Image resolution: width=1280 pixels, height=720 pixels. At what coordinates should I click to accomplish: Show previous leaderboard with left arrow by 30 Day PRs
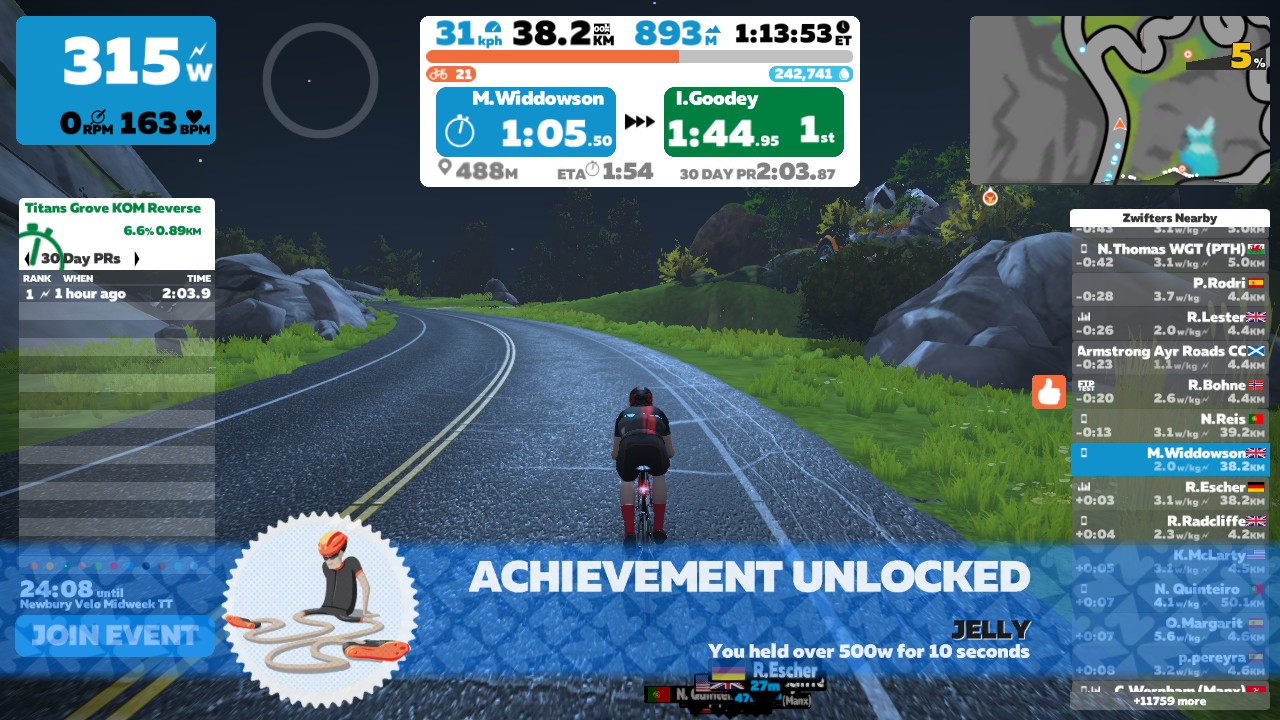(27, 258)
